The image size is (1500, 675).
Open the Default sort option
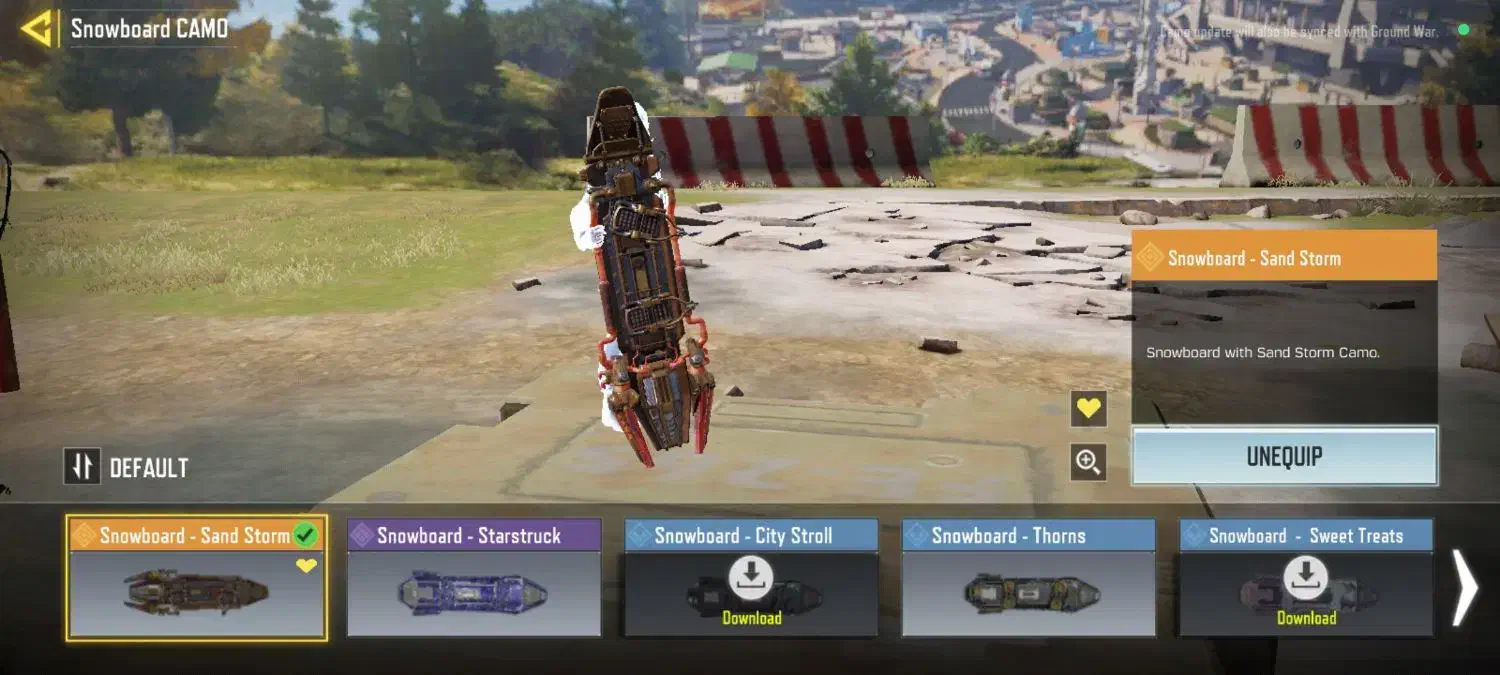tap(127, 467)
